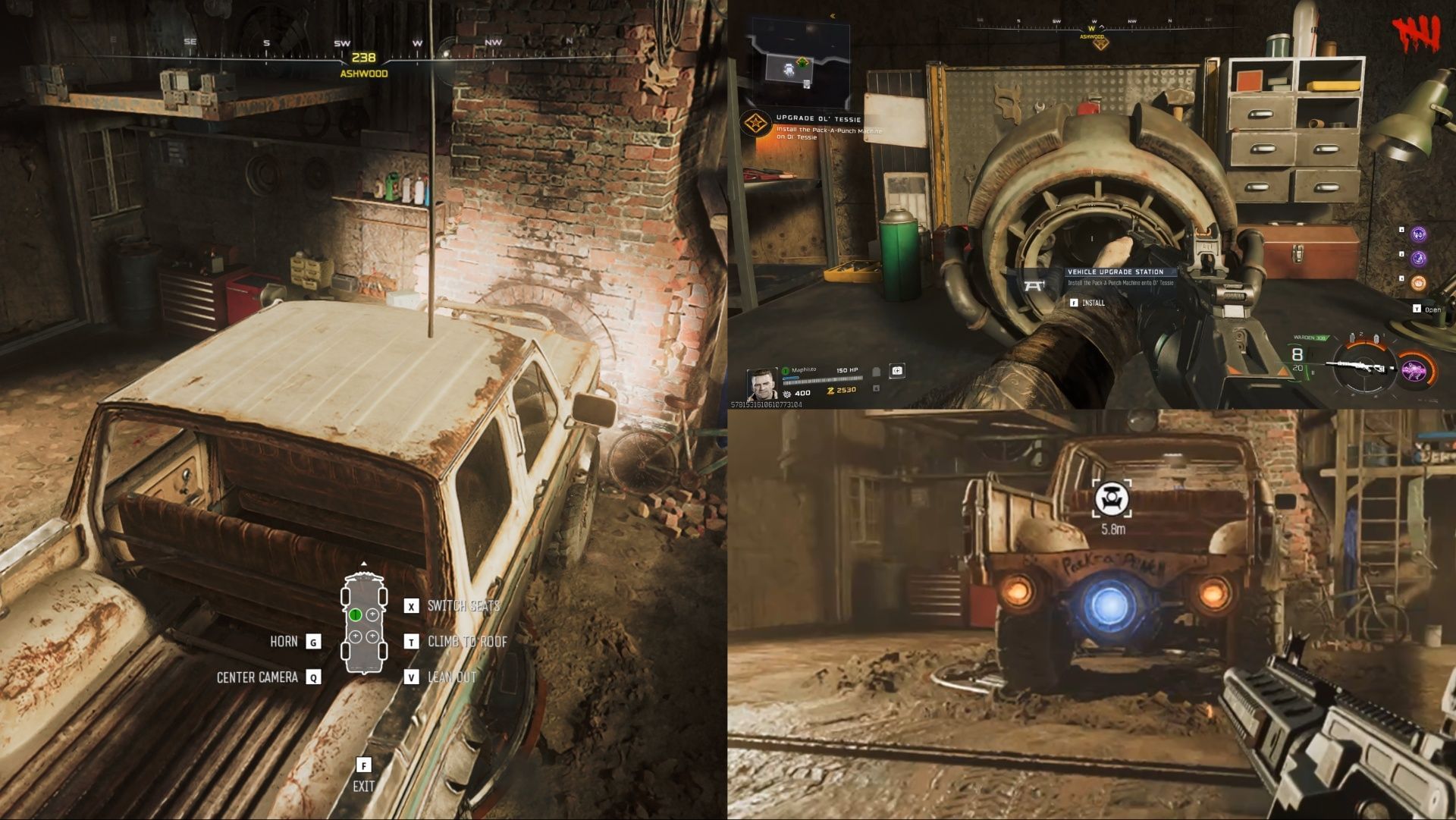Select the green occupied seat on the vehicle diagram
Screen dimensions: 1456x820
[x=356, y=614]
